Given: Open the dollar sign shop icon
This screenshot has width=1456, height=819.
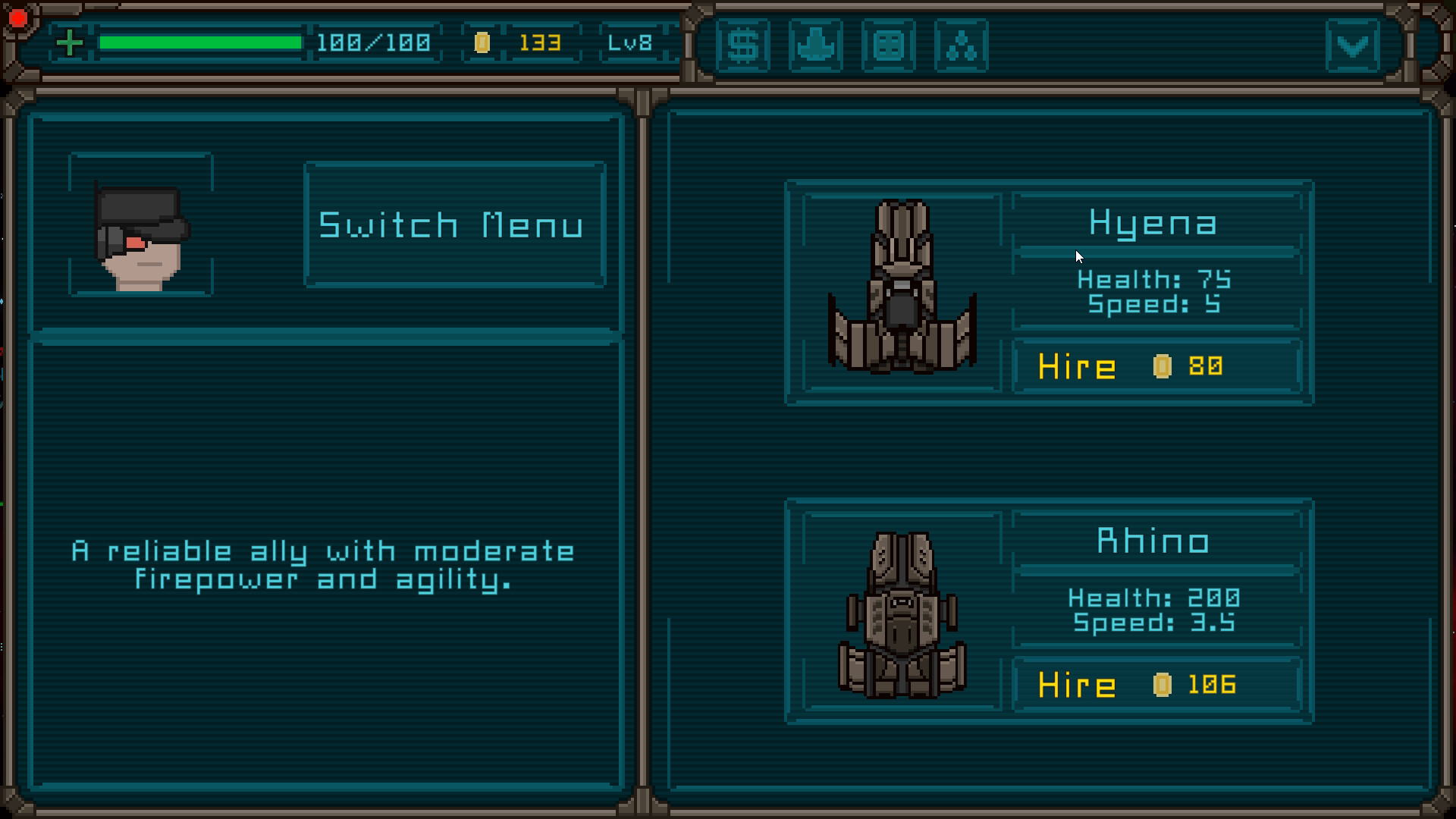Looking at the screenshot, I should [743, 46].
